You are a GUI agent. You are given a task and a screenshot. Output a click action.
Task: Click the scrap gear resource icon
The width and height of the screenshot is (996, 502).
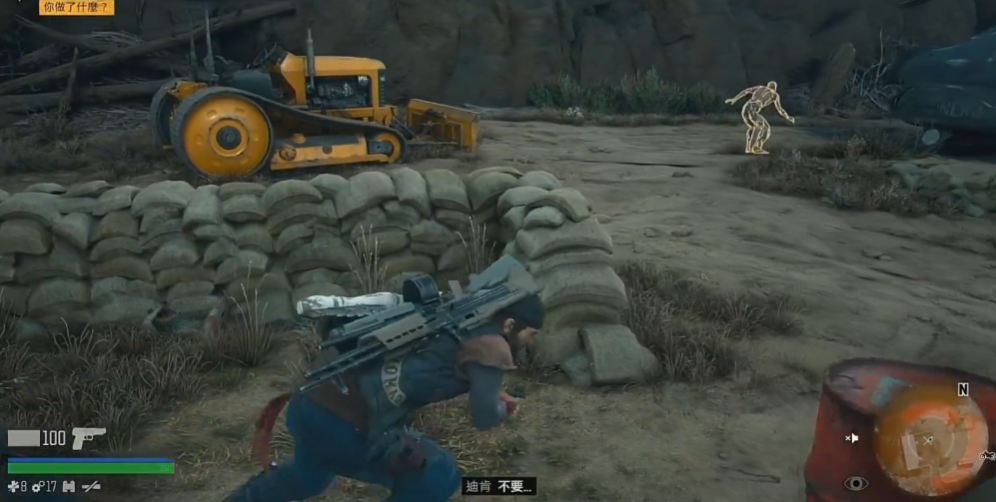coord(37,486)
